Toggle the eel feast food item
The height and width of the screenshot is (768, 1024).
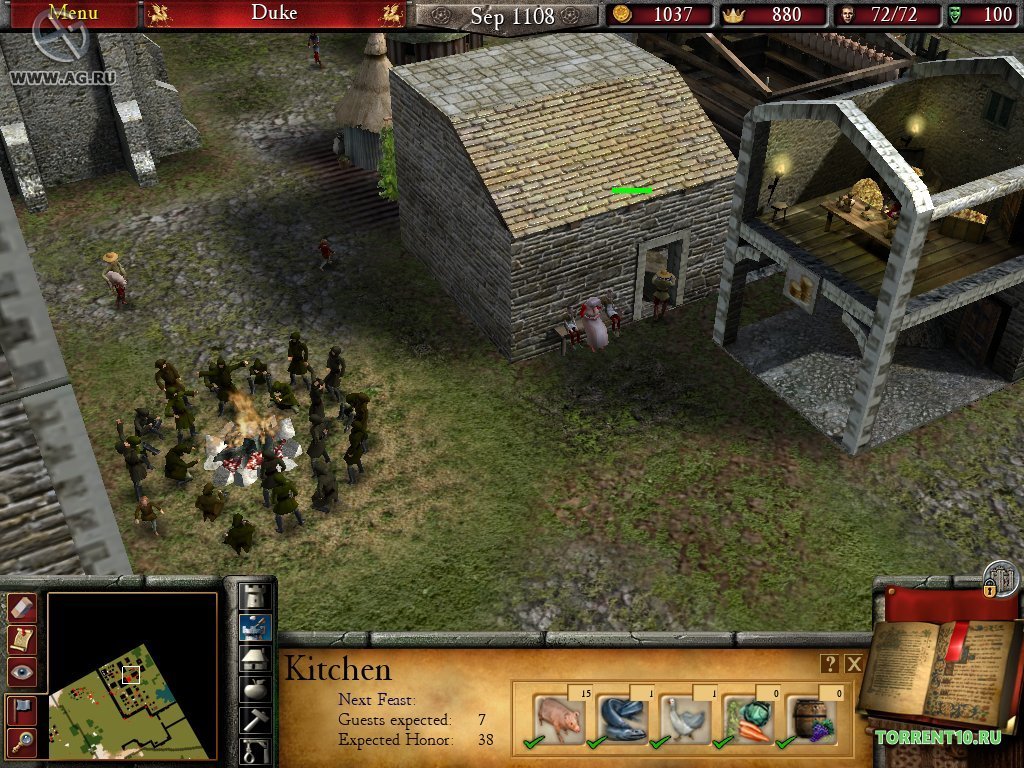click(620, 717)
